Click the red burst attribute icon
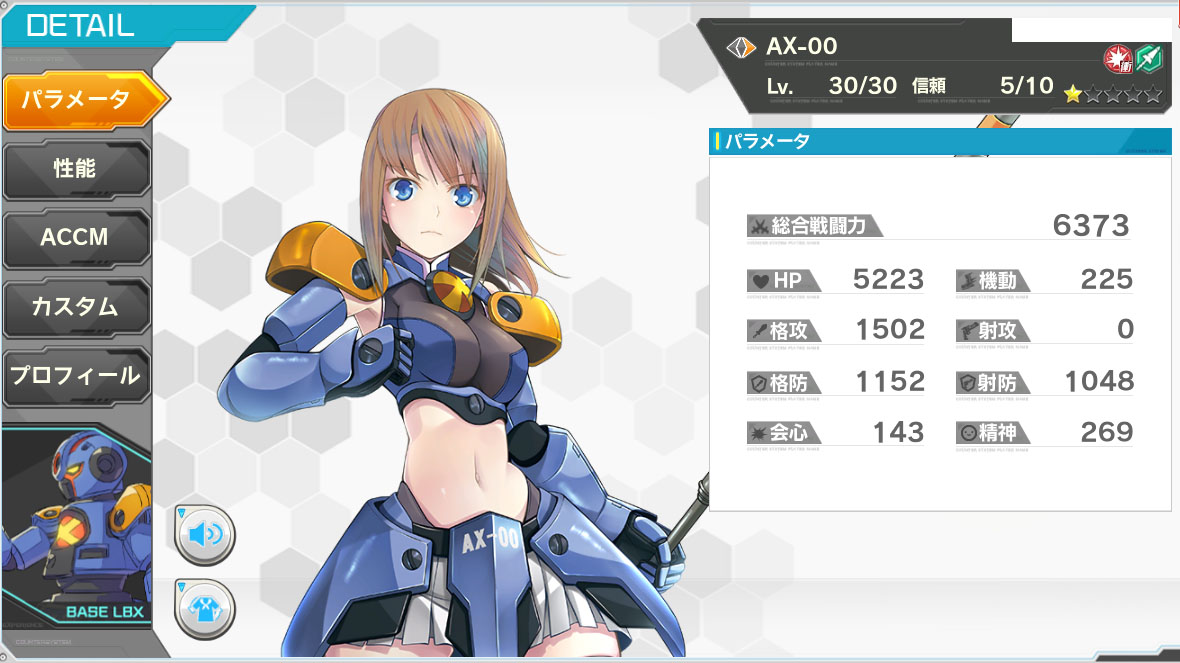1180x663 pixels. (x=1117, y=59)
